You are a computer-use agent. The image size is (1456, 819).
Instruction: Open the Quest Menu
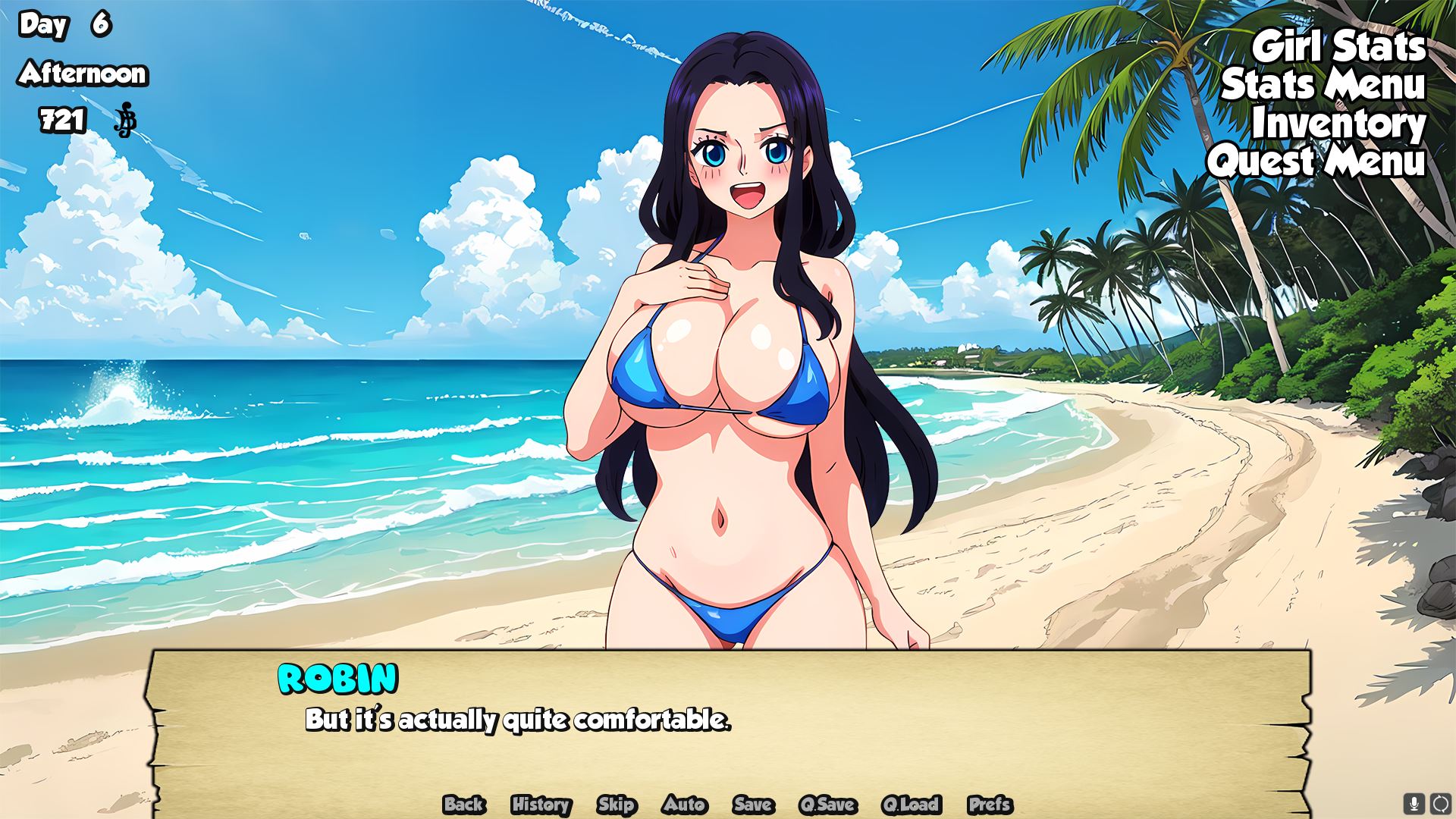[x=1316, y=162]
